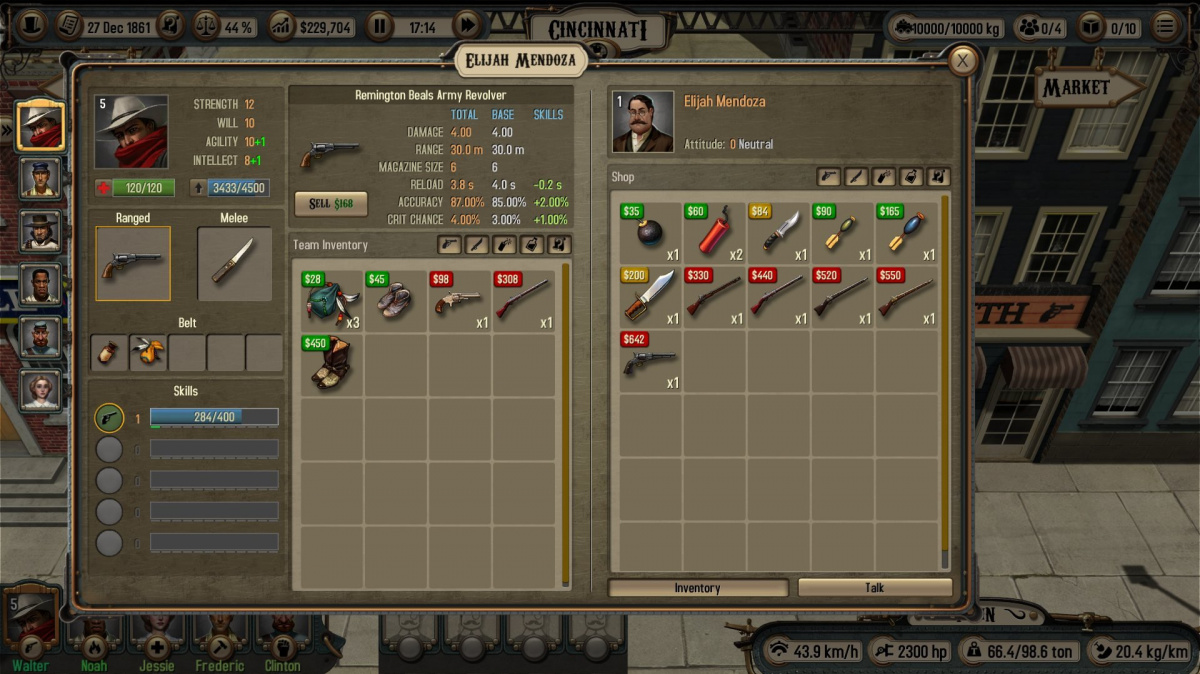The width and height of the screenshot is (1200, 674).
Task: Sell the Remington revolver for $168
Action: pyautogui.click(x=330, y=203)
